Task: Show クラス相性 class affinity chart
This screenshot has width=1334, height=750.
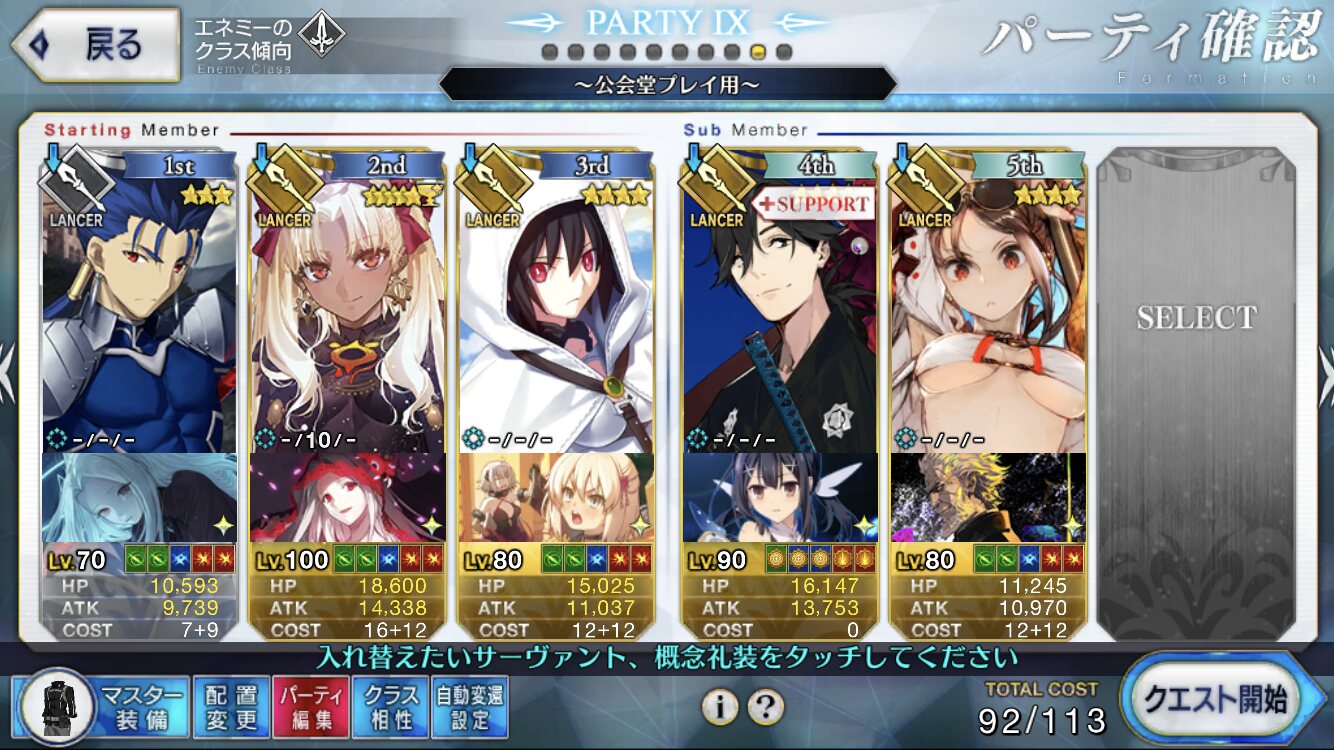Action: (x=391, y=706)
